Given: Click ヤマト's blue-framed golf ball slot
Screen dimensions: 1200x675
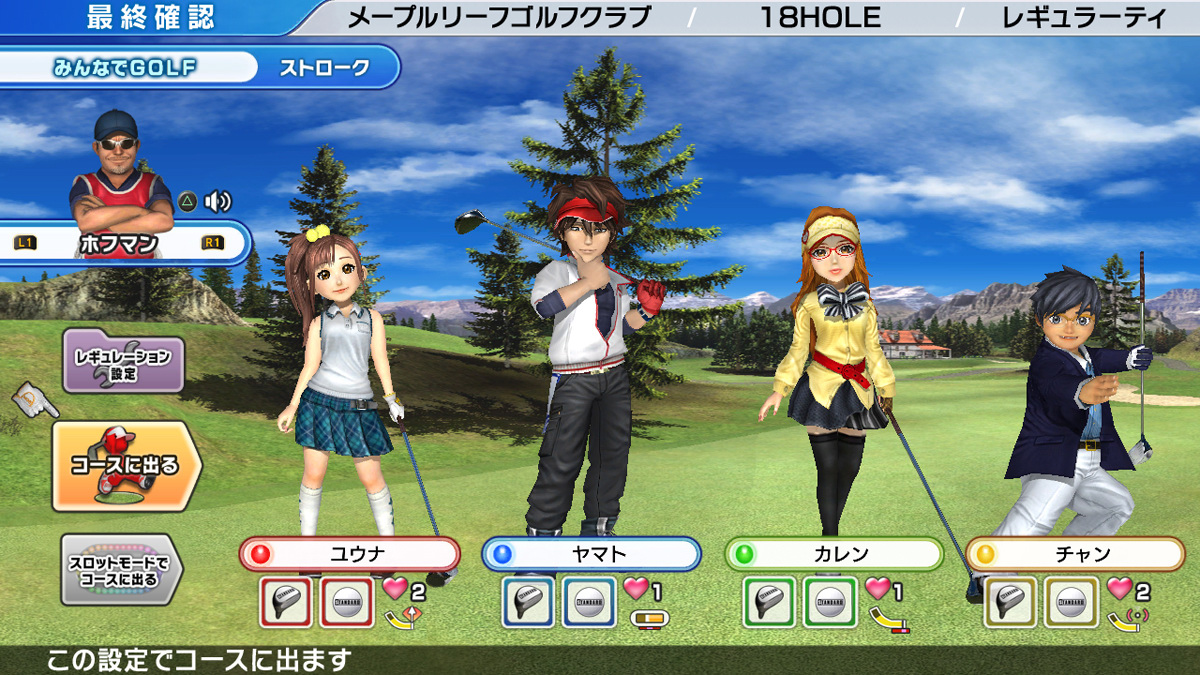Looking at the screenshot, I should point(589,602).
